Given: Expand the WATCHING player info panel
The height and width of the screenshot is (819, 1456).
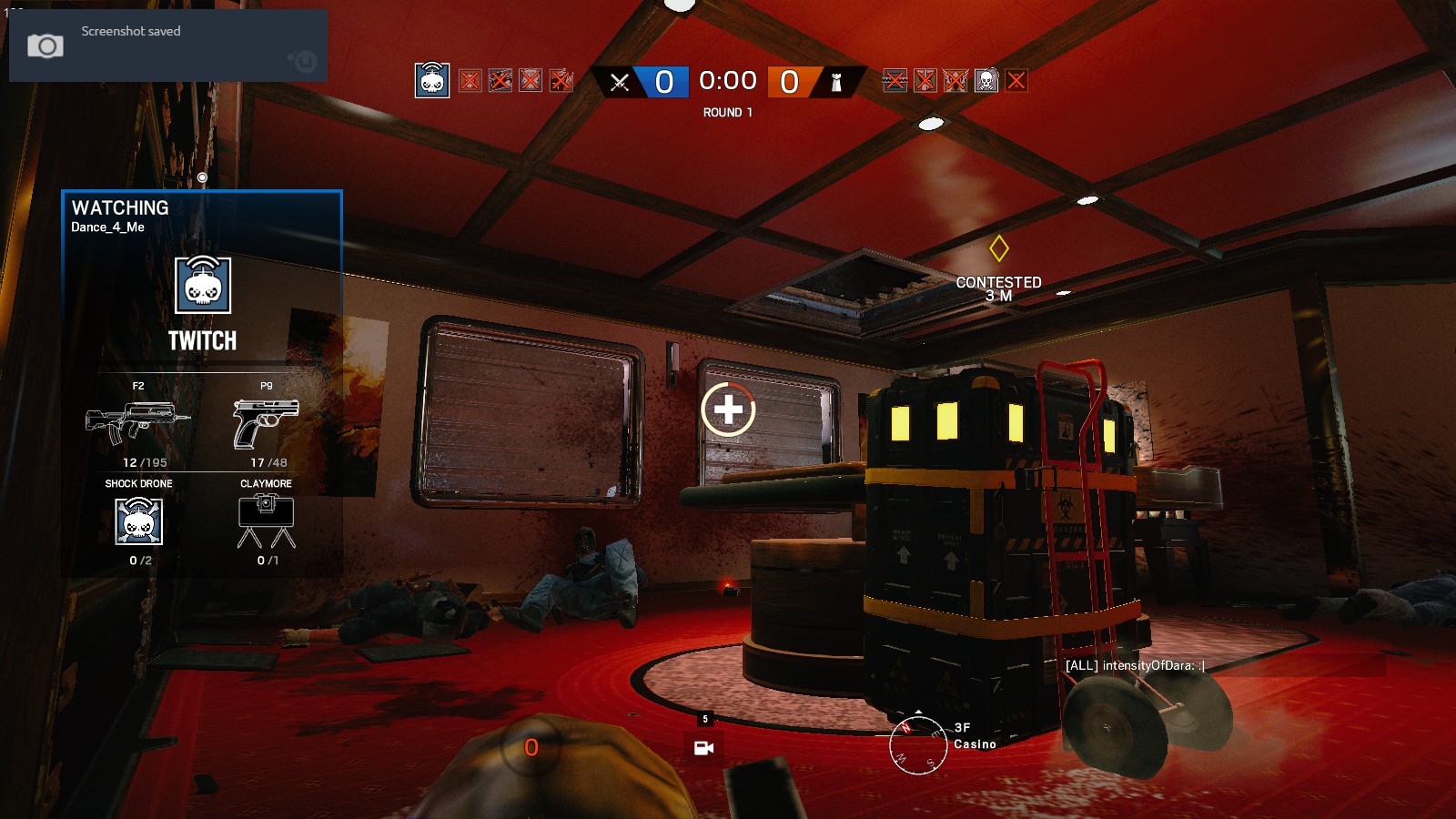Looking at the screenshot, I should [x=120, y=208].
